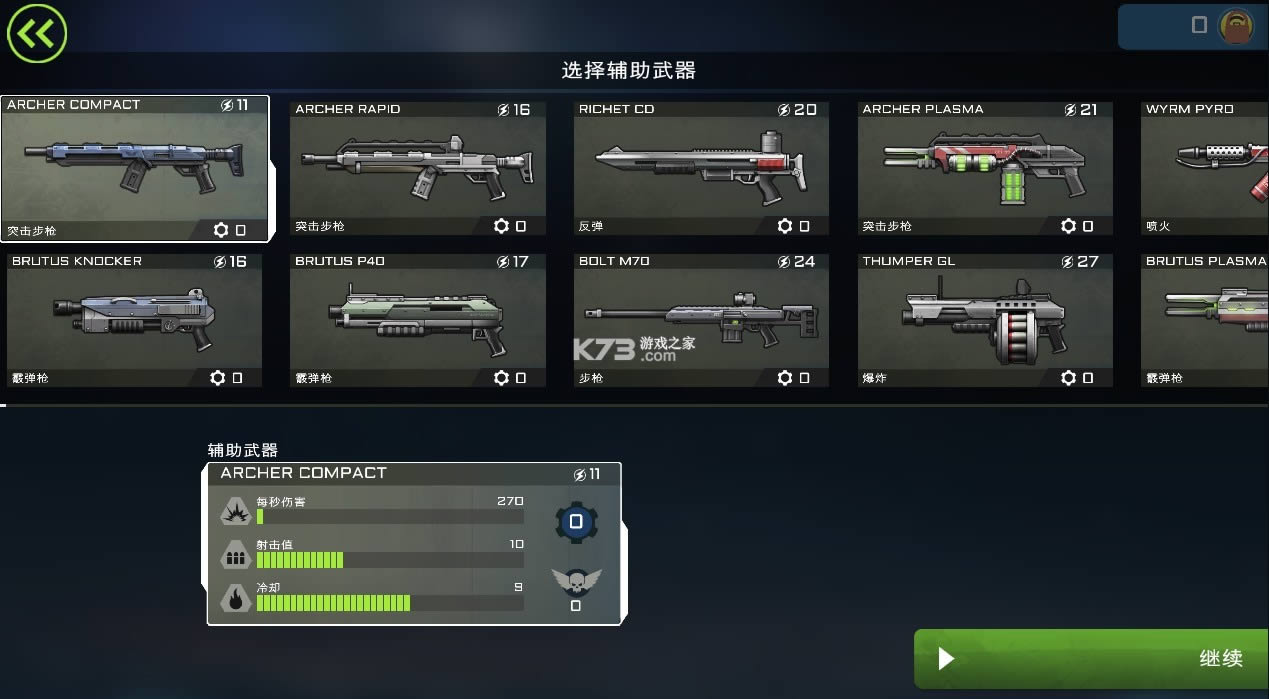Select the Archer Plasma rifle card
The width and height of the screenshot is (1269, 699).
tap(984, 168)
